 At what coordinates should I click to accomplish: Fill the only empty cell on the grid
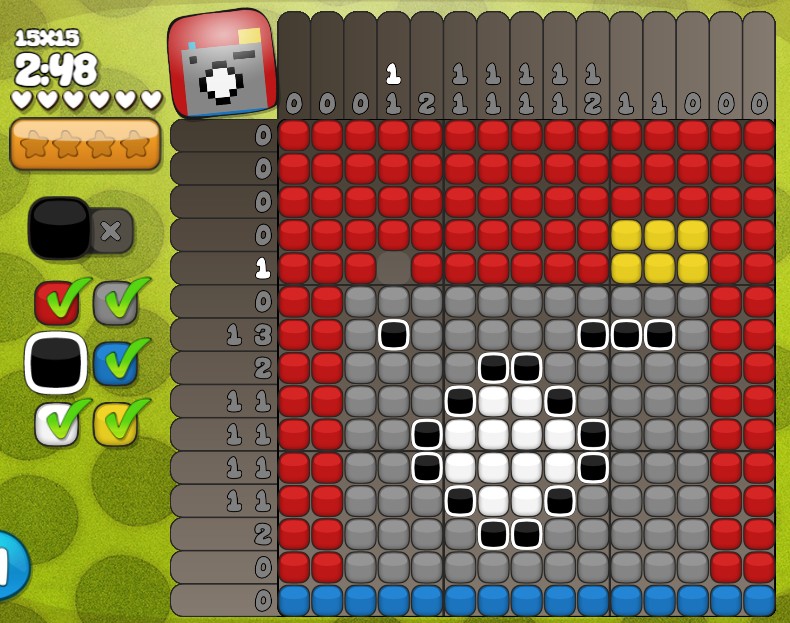(394, 268)
